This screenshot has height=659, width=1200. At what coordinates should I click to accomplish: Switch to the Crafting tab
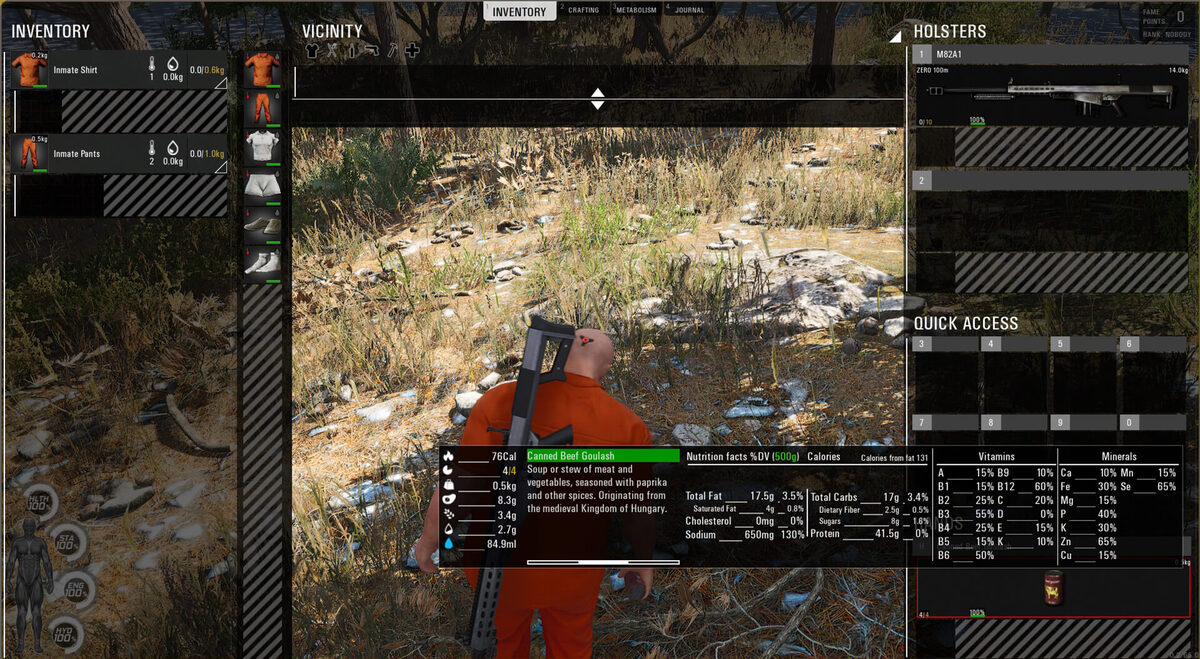pos(584,11)
